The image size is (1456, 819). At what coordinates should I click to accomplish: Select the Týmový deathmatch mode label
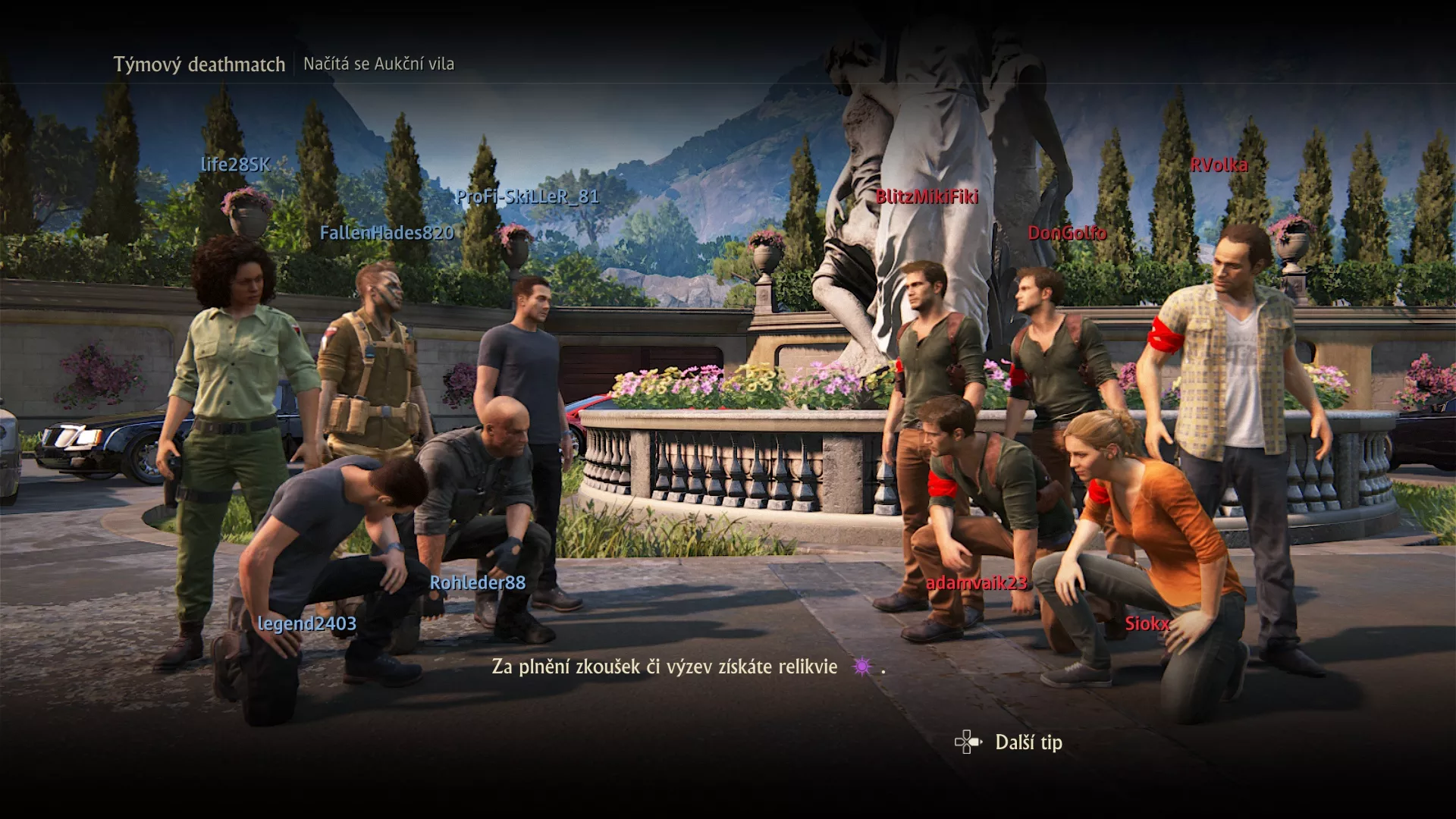[x=200, y=64]
